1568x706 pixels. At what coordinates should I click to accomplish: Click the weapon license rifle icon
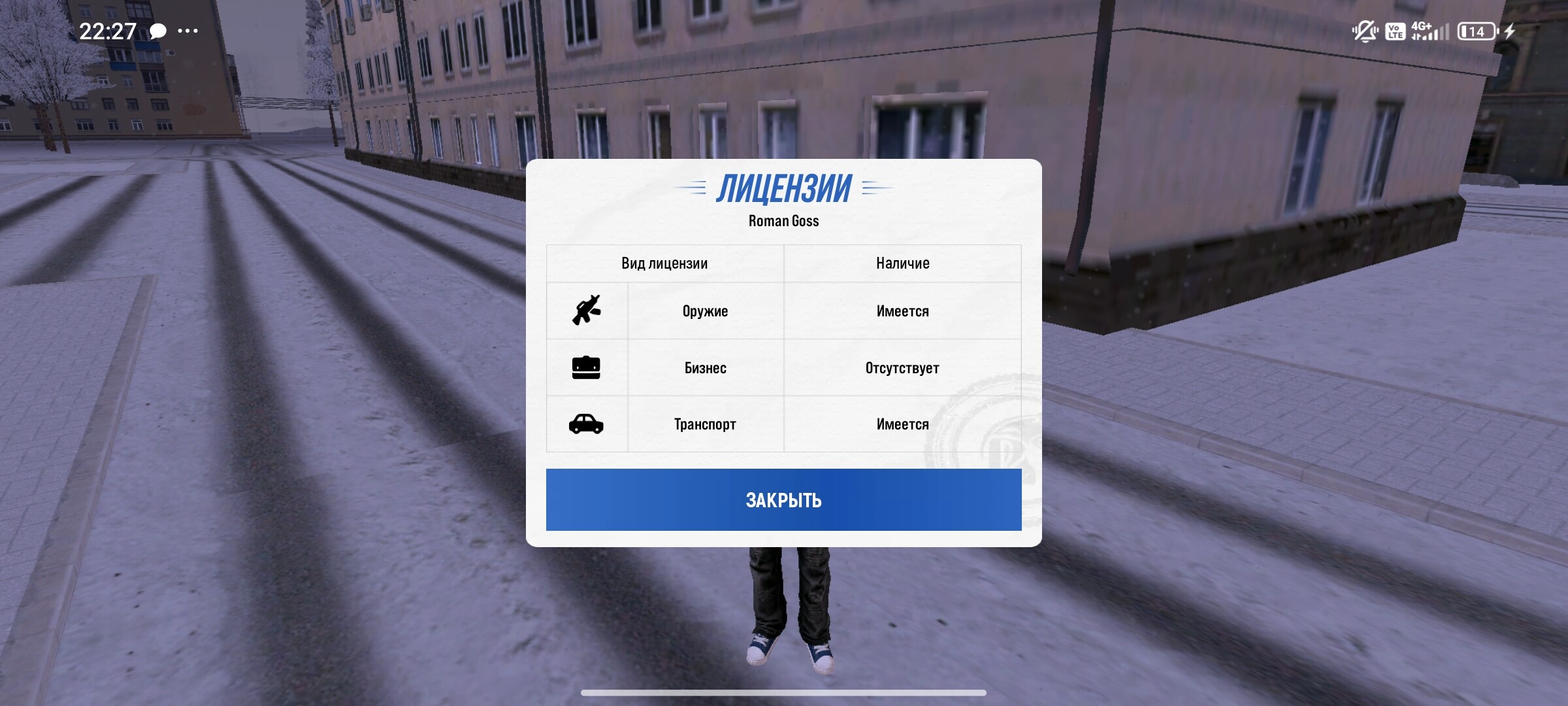pos(587,311)
